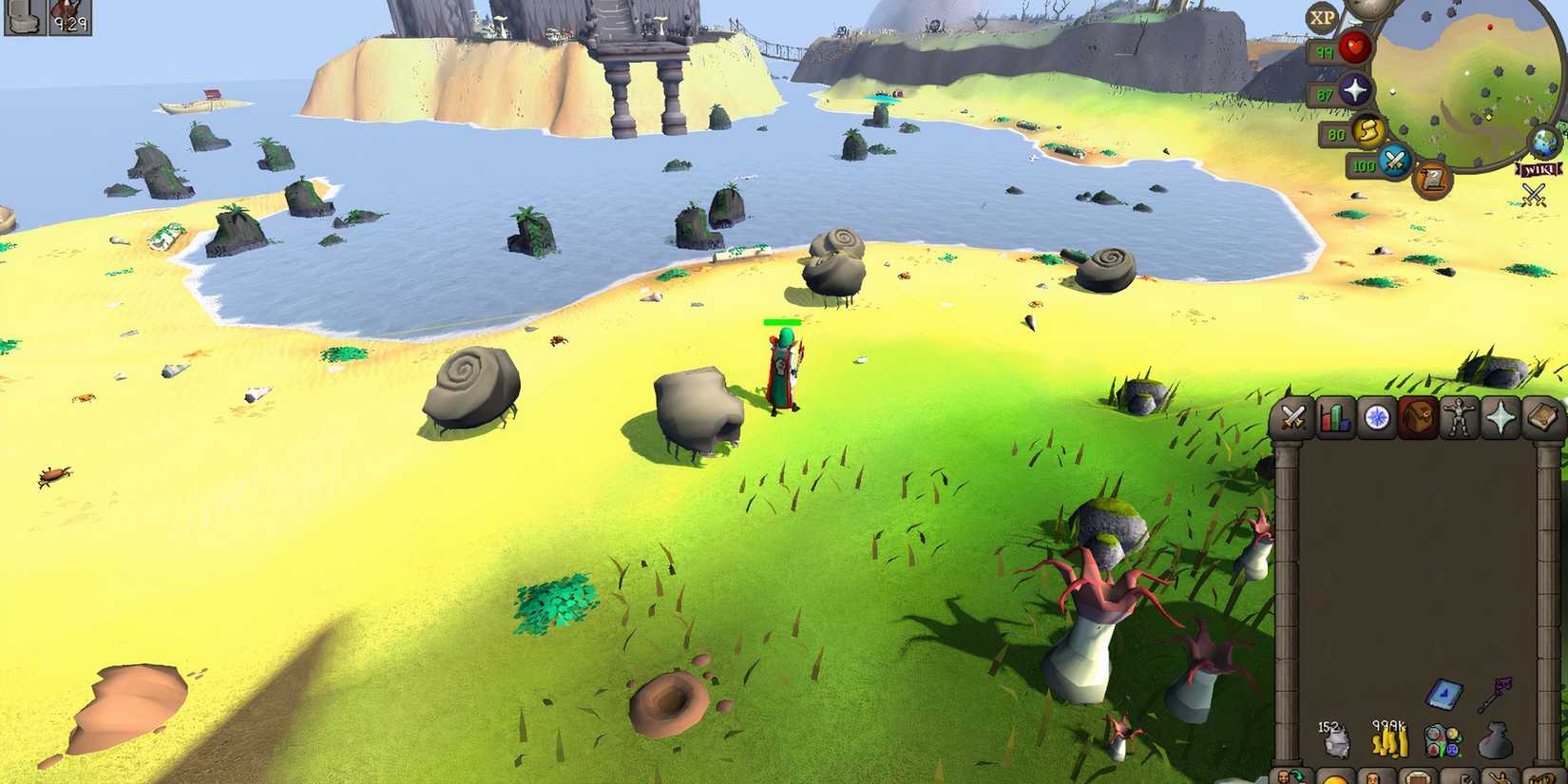The height and width of the screenshot is (784, 1568).
Task: Open the Worn Equipment tab
Action: click(1460, 416)
